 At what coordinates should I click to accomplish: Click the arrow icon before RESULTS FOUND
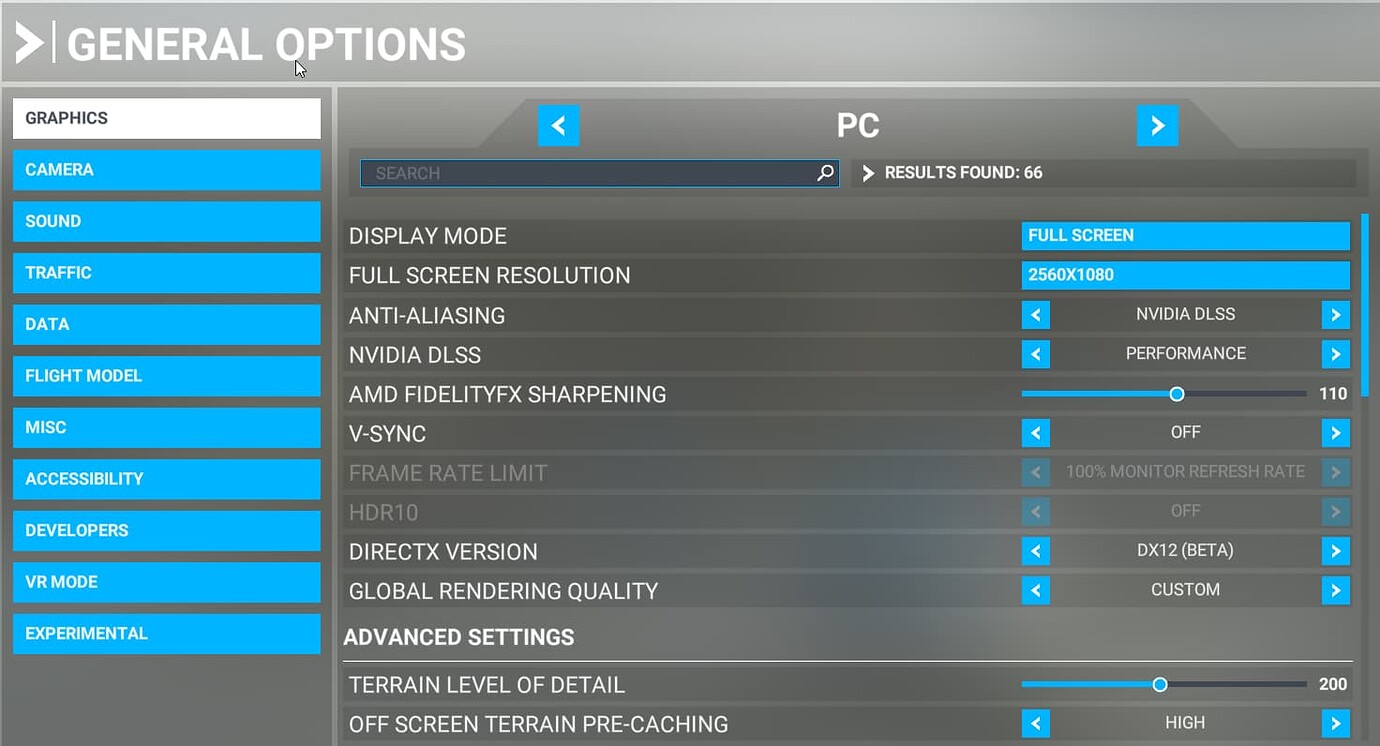(x=866, y=172)
